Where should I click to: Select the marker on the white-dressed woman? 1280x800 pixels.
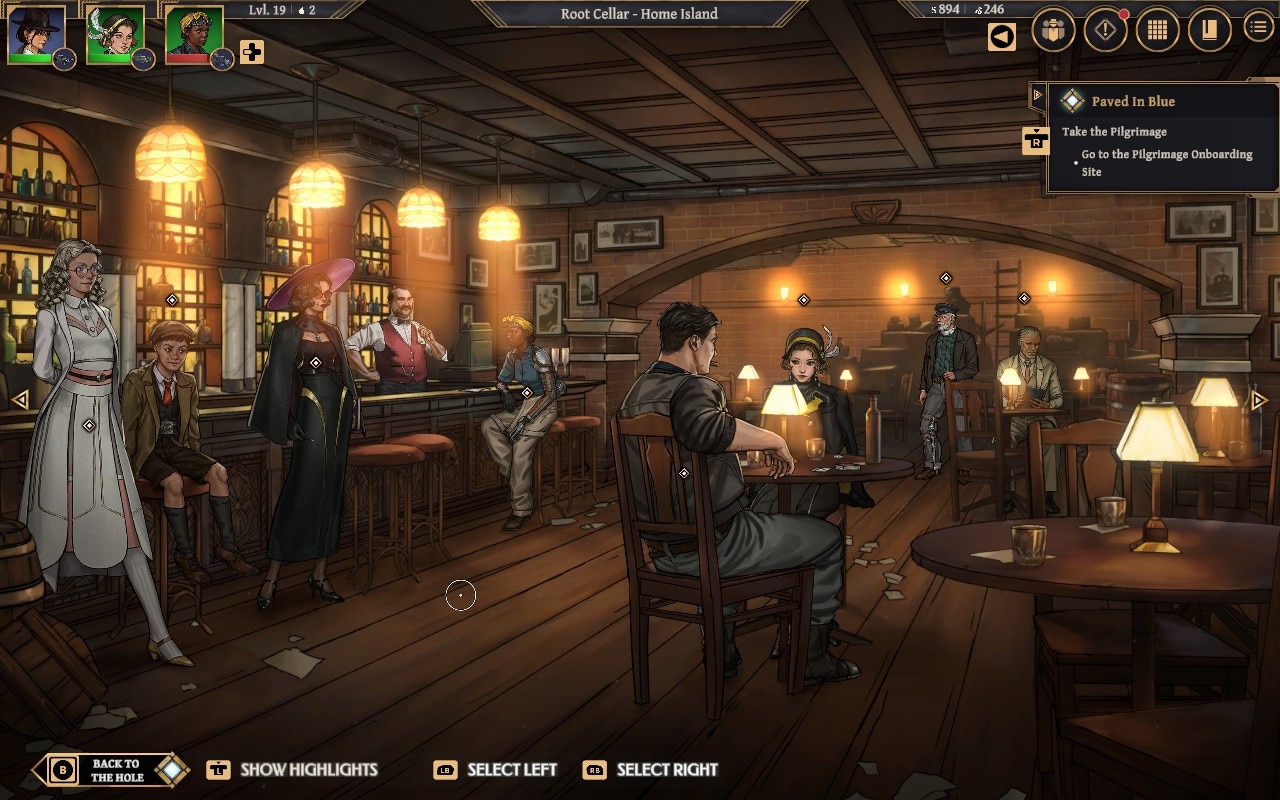(x=88, y=426)
